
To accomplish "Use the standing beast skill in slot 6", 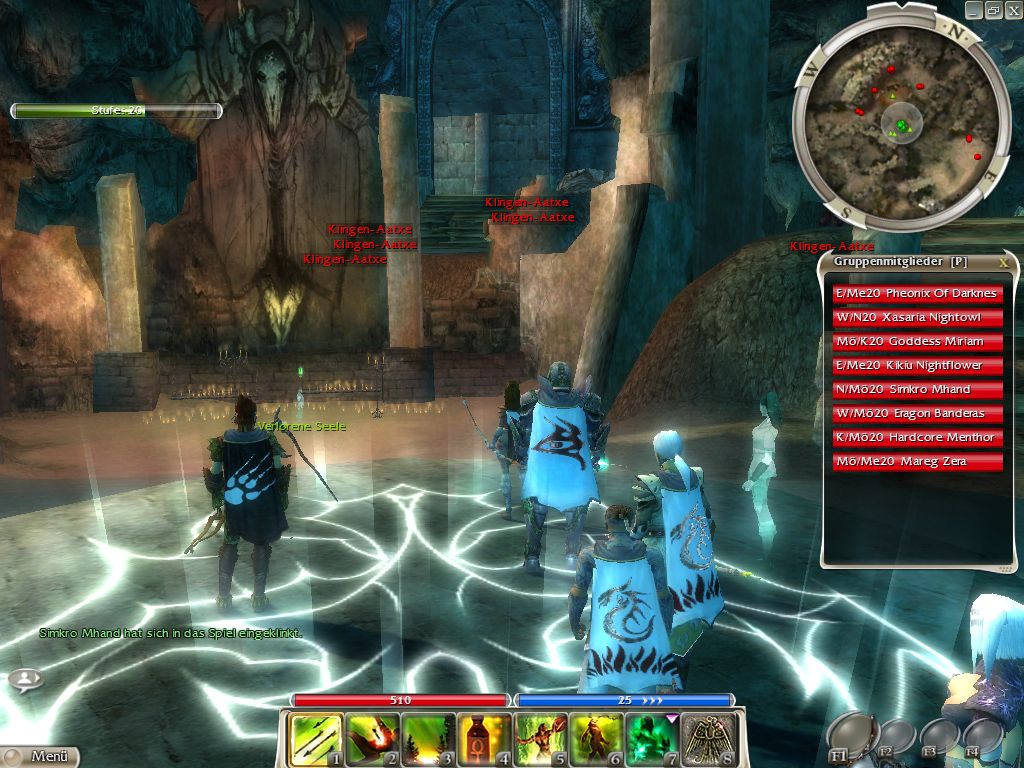I will pyautogui.click(x=597, y=739).
